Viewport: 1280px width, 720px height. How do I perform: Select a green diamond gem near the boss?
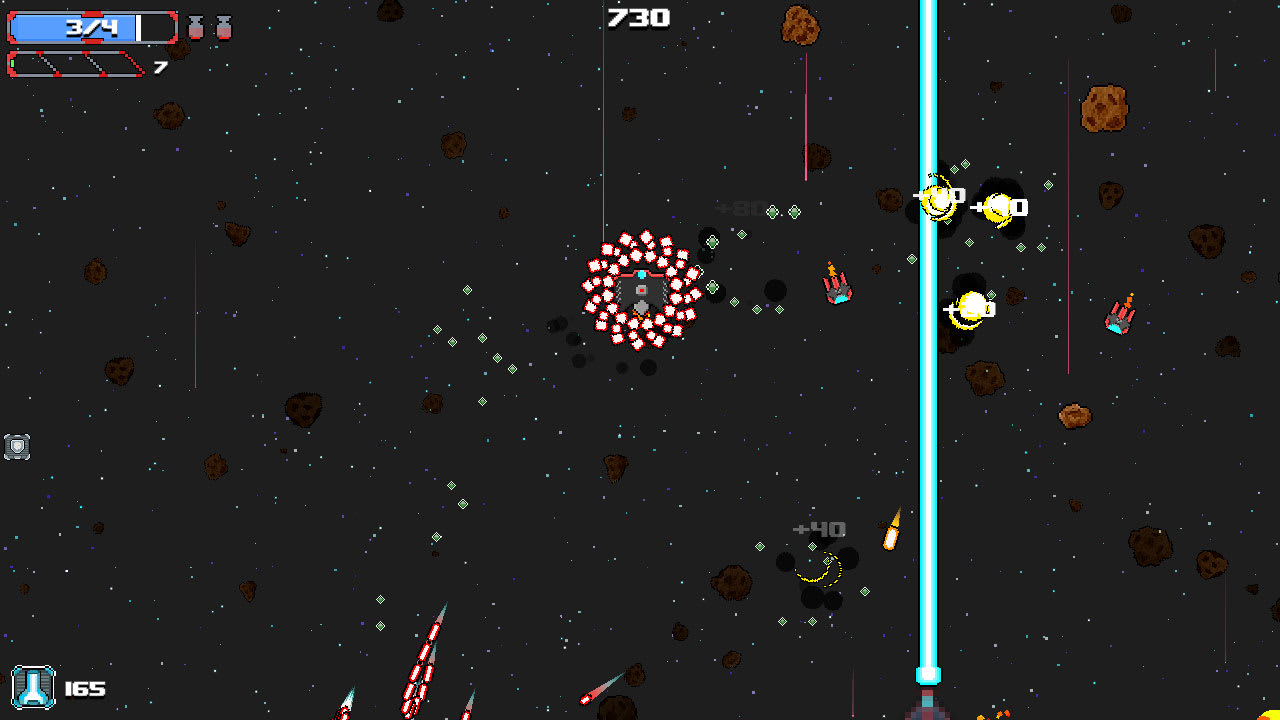coord(712,240)
